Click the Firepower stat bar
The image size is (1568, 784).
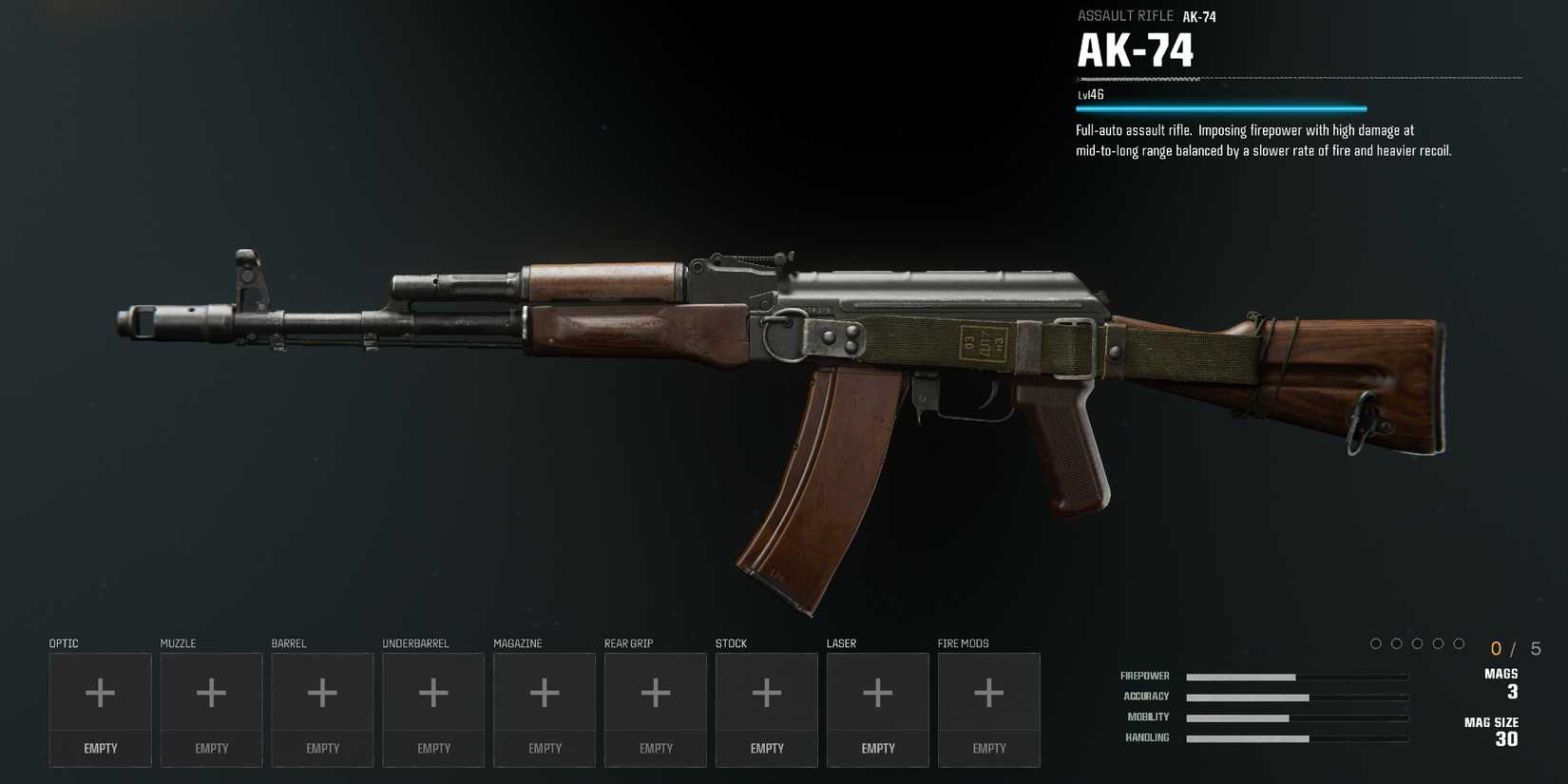1297,676
